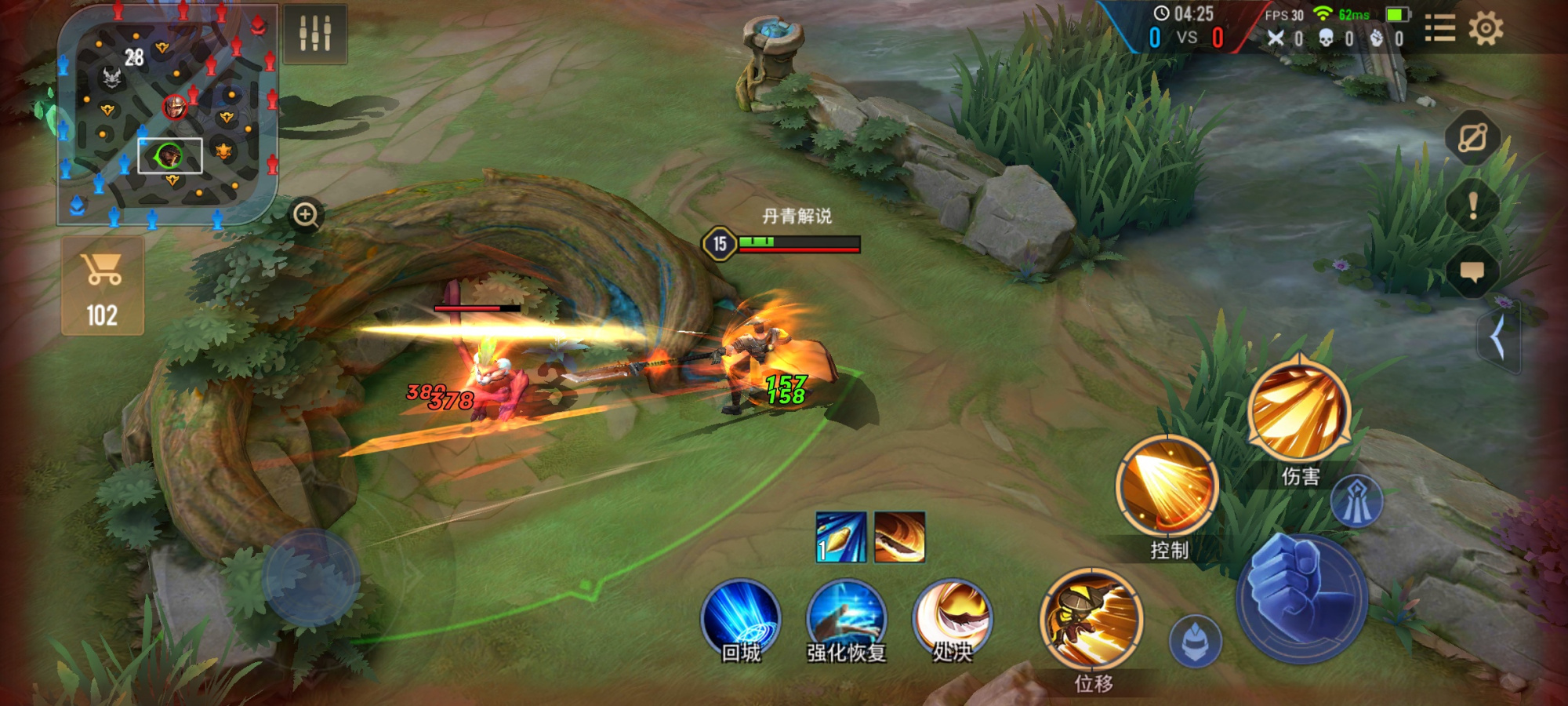Tap the fist basic attack button
Screen dimensions: 1568x706
(x=1302, y=598)
